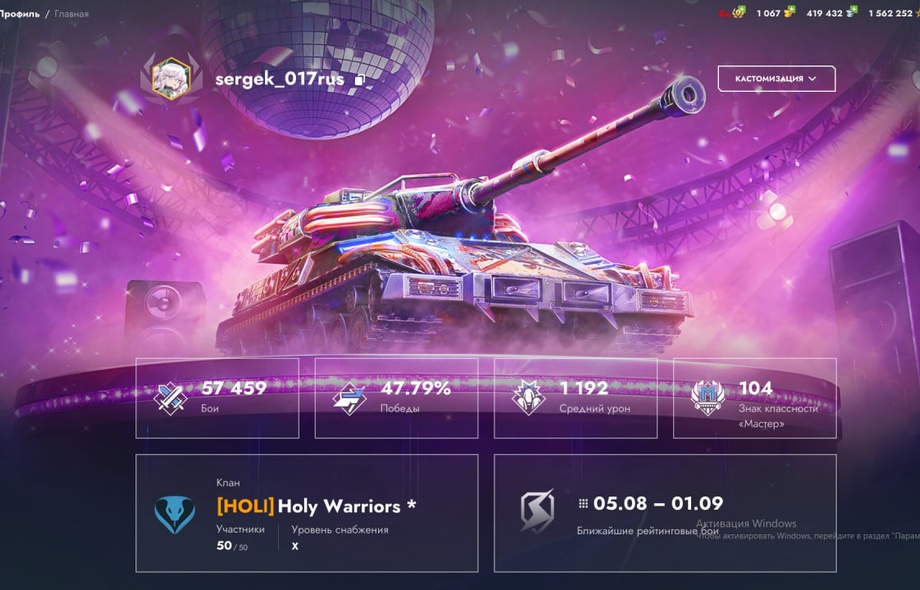Show the Средний урон stat card
This screenshot has height=590, width=920.
point(575,398)
